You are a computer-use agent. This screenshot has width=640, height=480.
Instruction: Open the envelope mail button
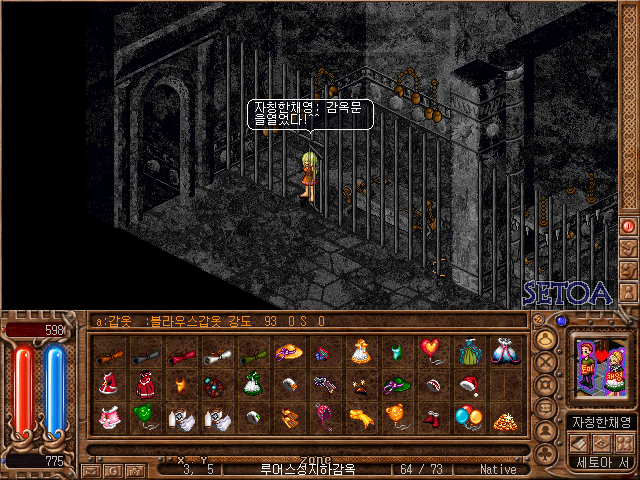tap(90, 469)
